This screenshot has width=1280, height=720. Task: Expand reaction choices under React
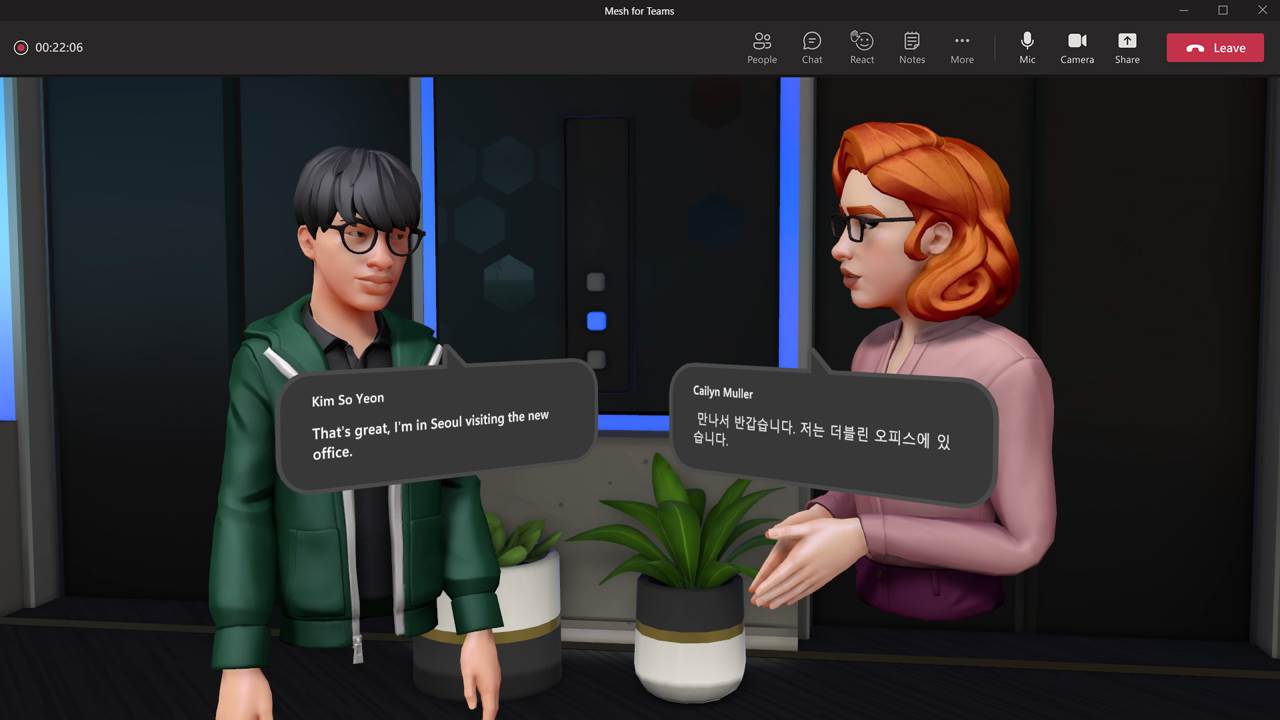861,47
